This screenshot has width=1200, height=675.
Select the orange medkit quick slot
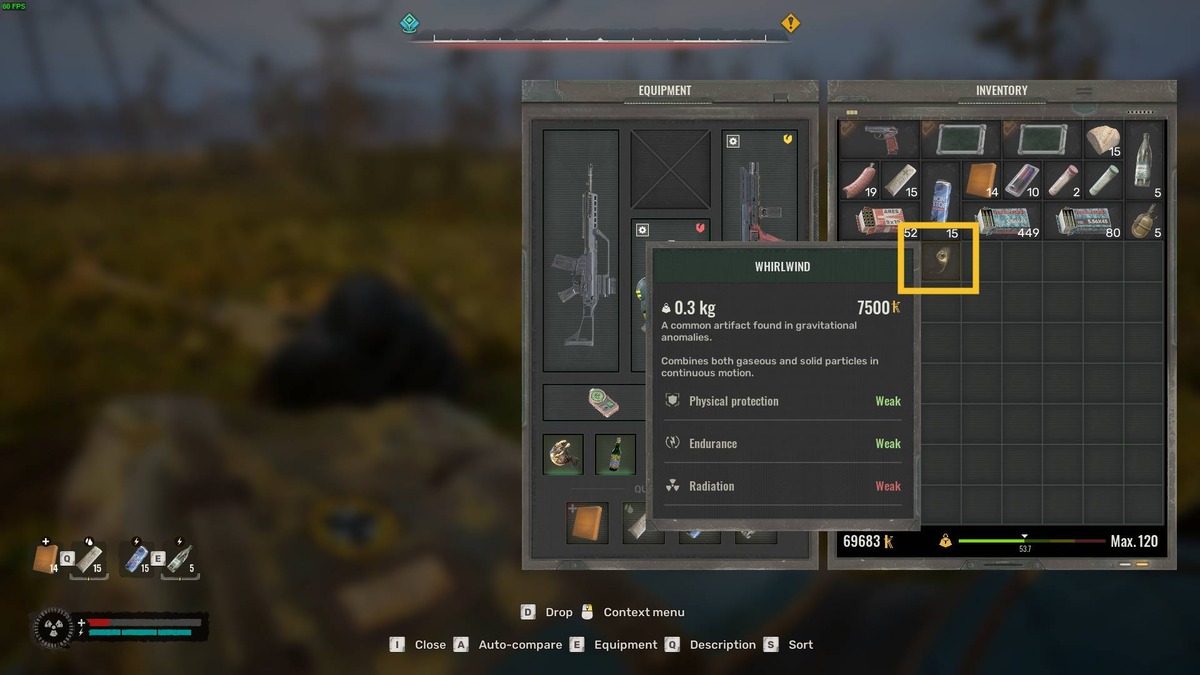tap(586, 523)
